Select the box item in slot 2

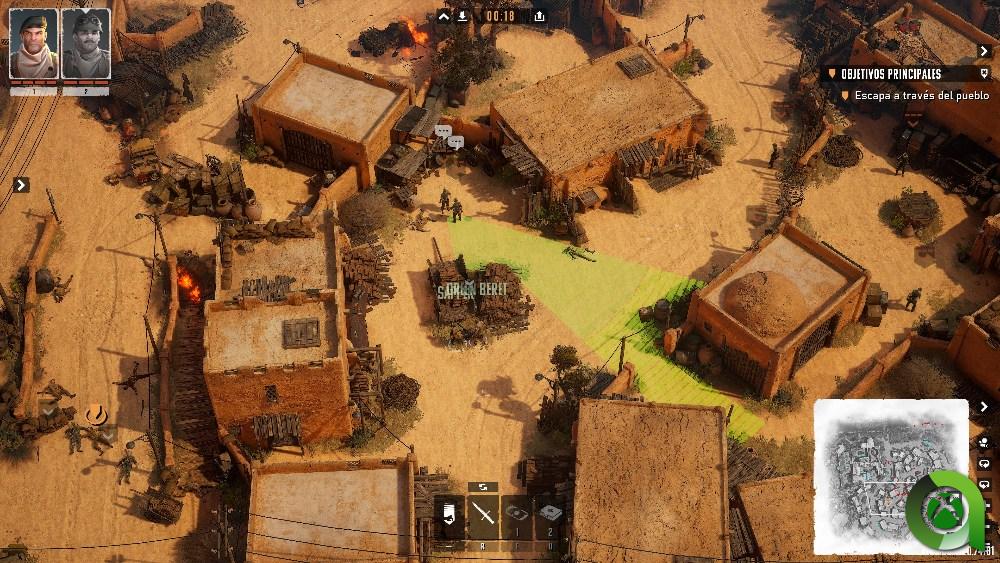[x=550, y=513]
